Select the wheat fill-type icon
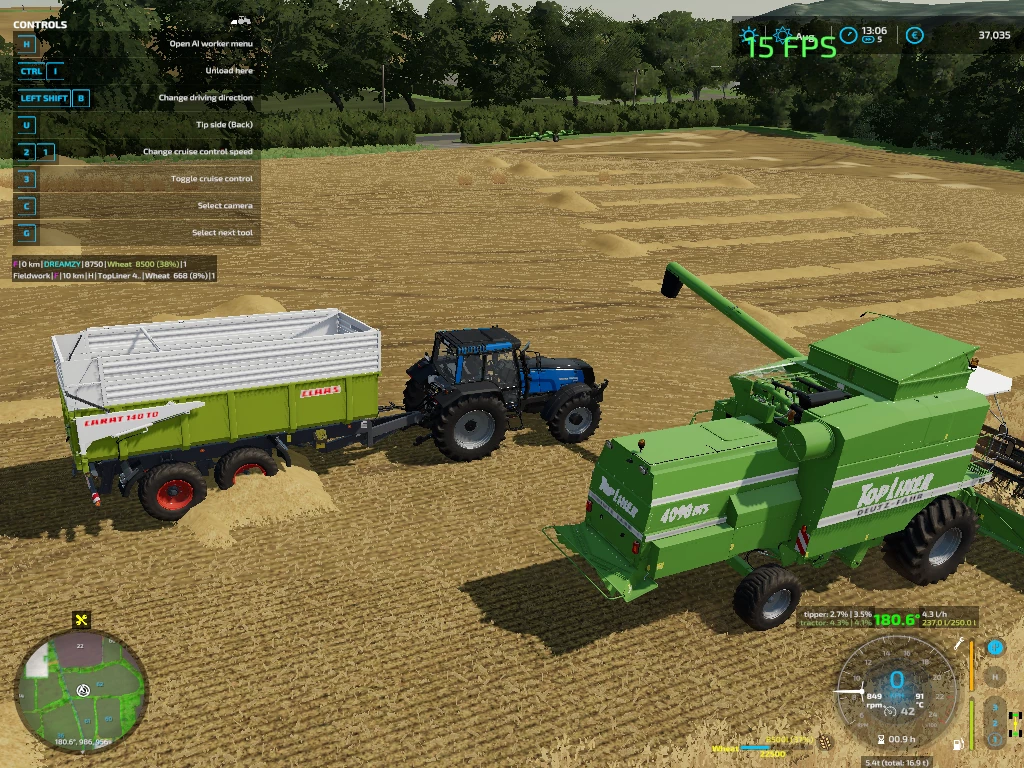Image resolution: width=1024 pixels, height=768 pixels. click(823, 742)
